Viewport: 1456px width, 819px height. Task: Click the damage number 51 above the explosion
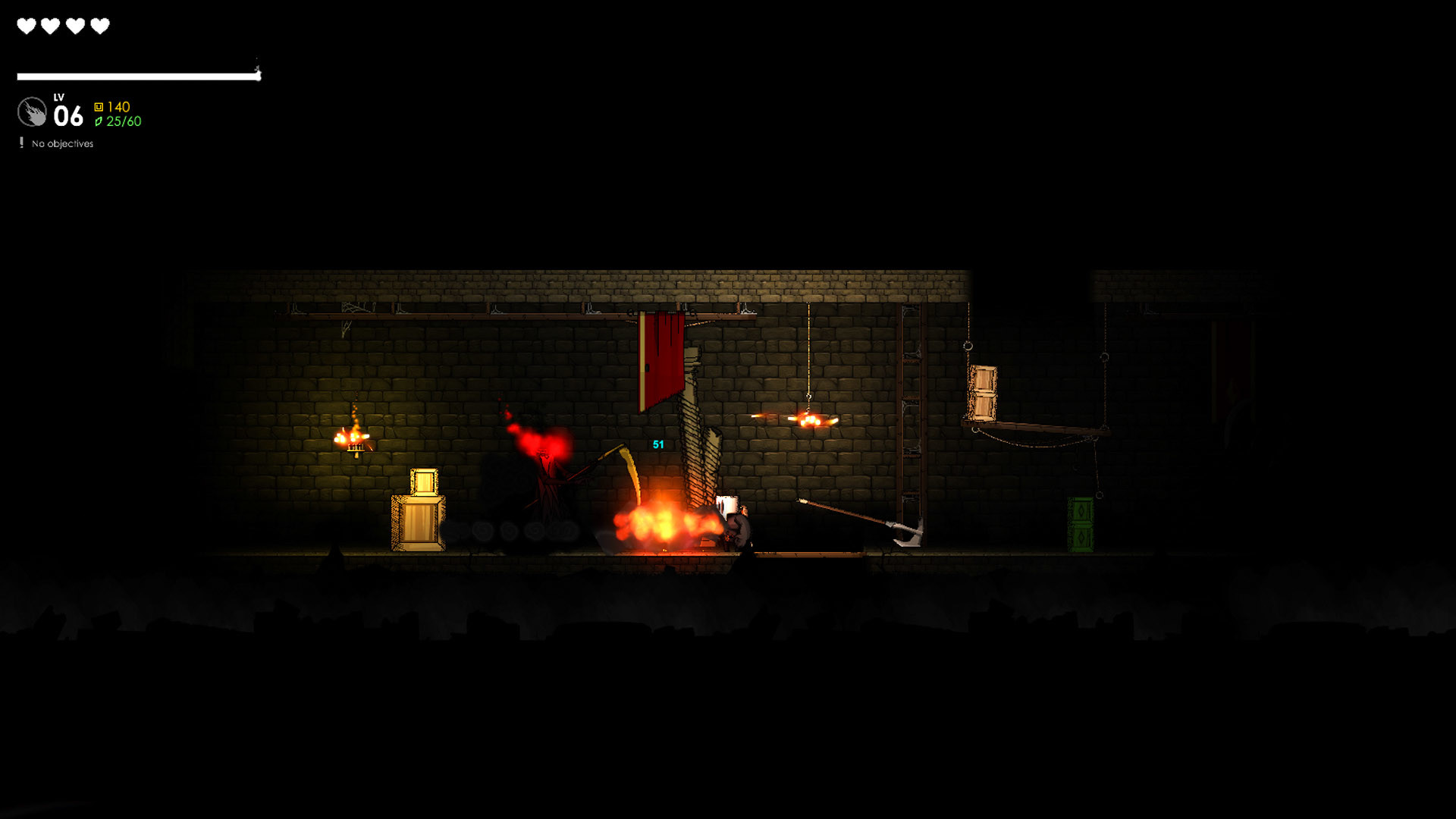click(657, 445)
